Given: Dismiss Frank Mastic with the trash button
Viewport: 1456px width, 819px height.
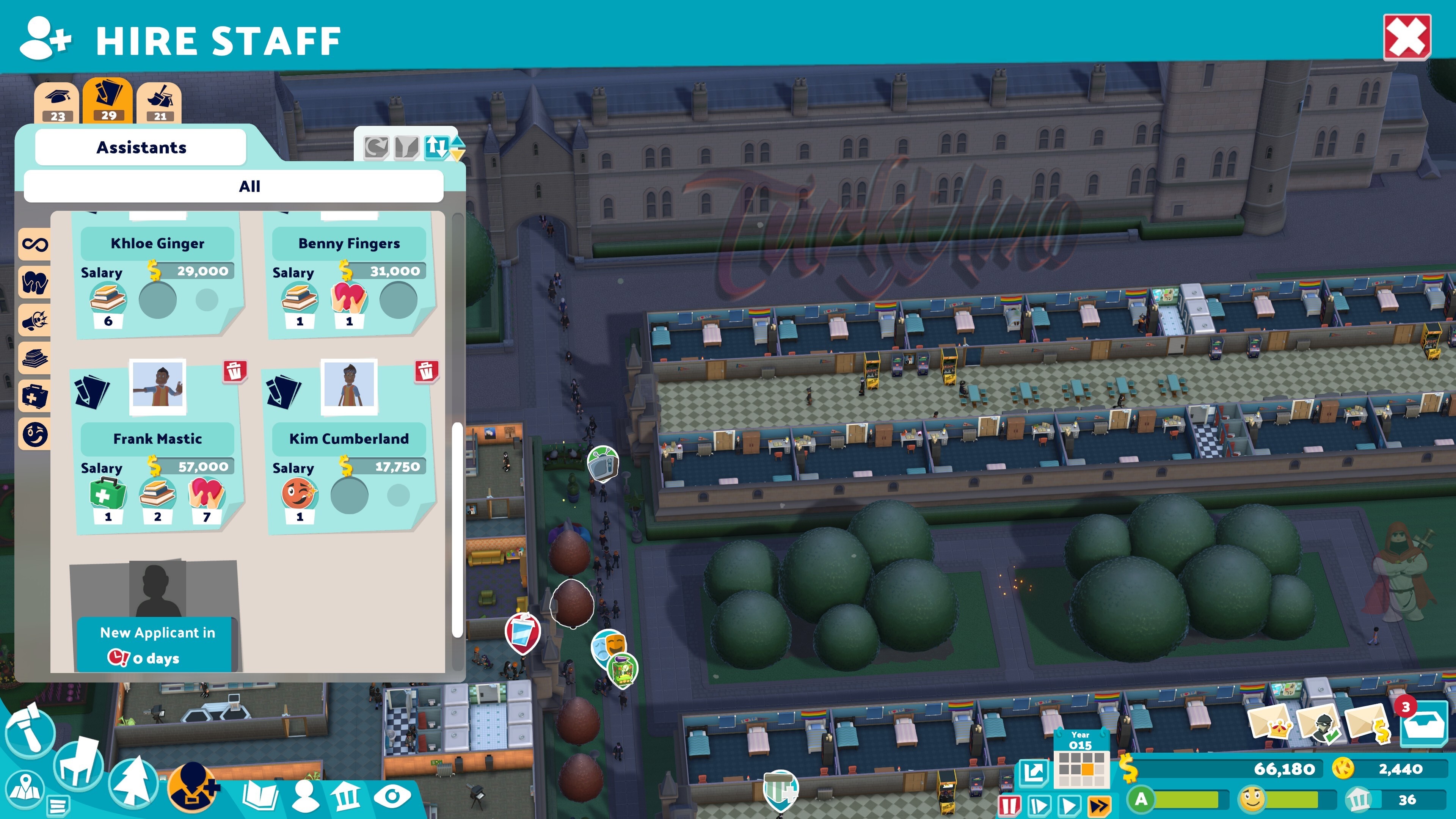Looking at the screenshot, I should click(234, 371).
